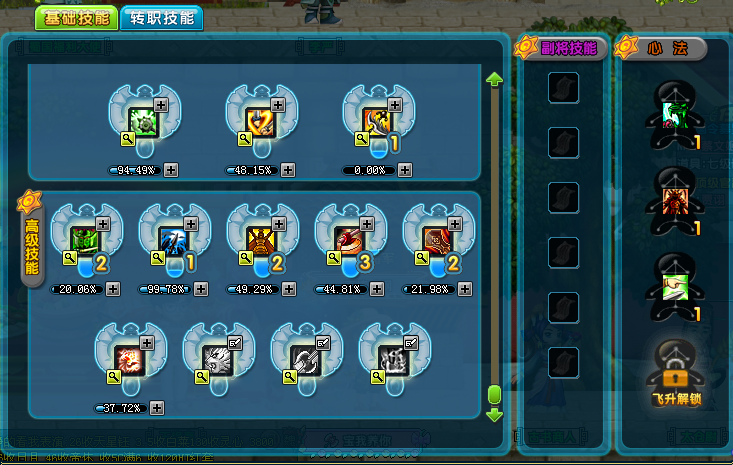Select the blue lightning skill icon

tap(173, 240)
